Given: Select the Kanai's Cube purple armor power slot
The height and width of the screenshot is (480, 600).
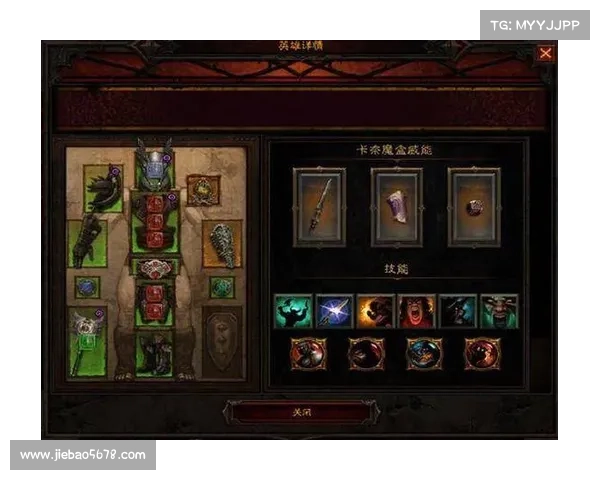Looking at the screenshot, I should click(x=396, y=206).
